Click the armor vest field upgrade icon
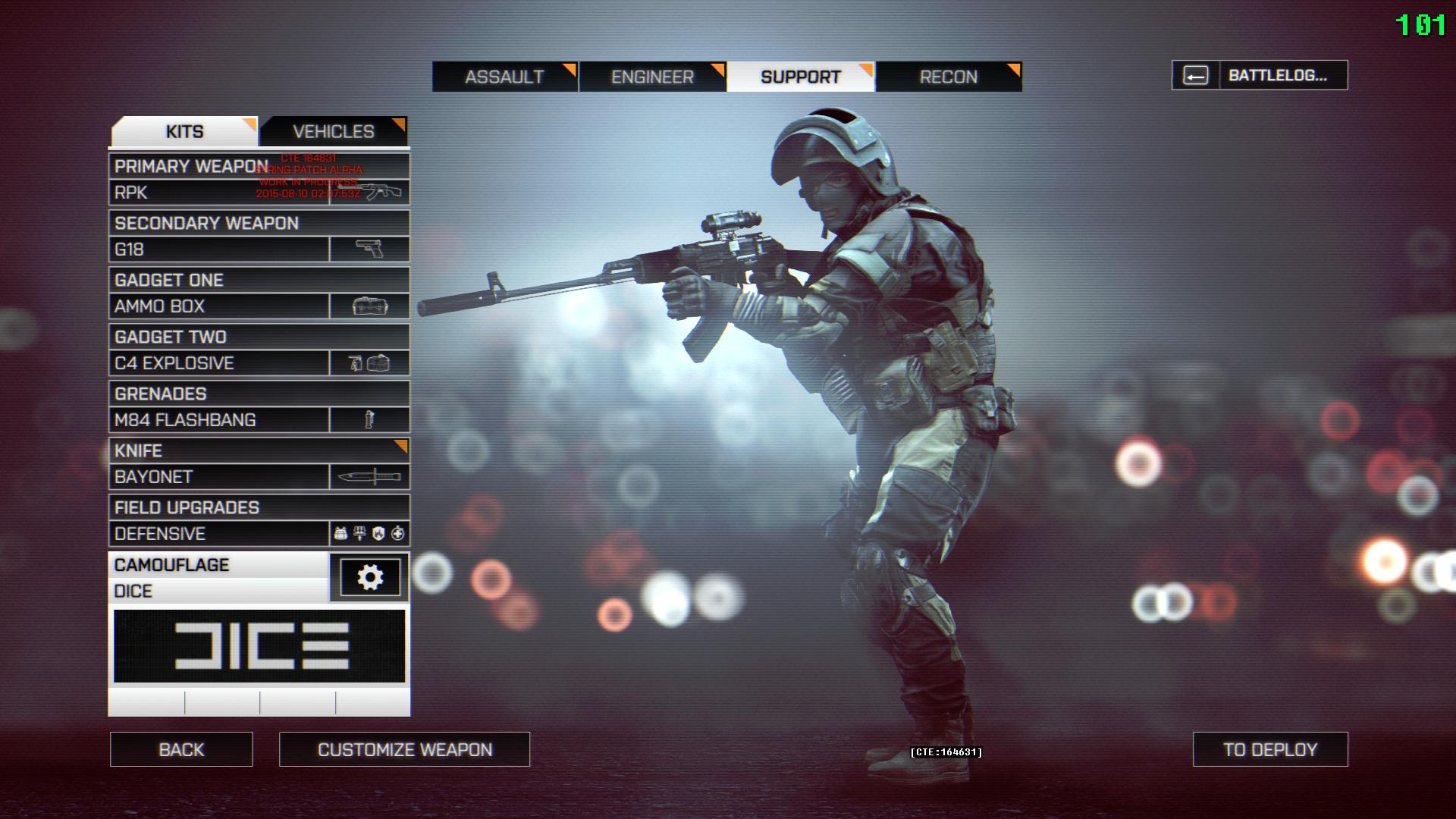 (x=340, y=534)
